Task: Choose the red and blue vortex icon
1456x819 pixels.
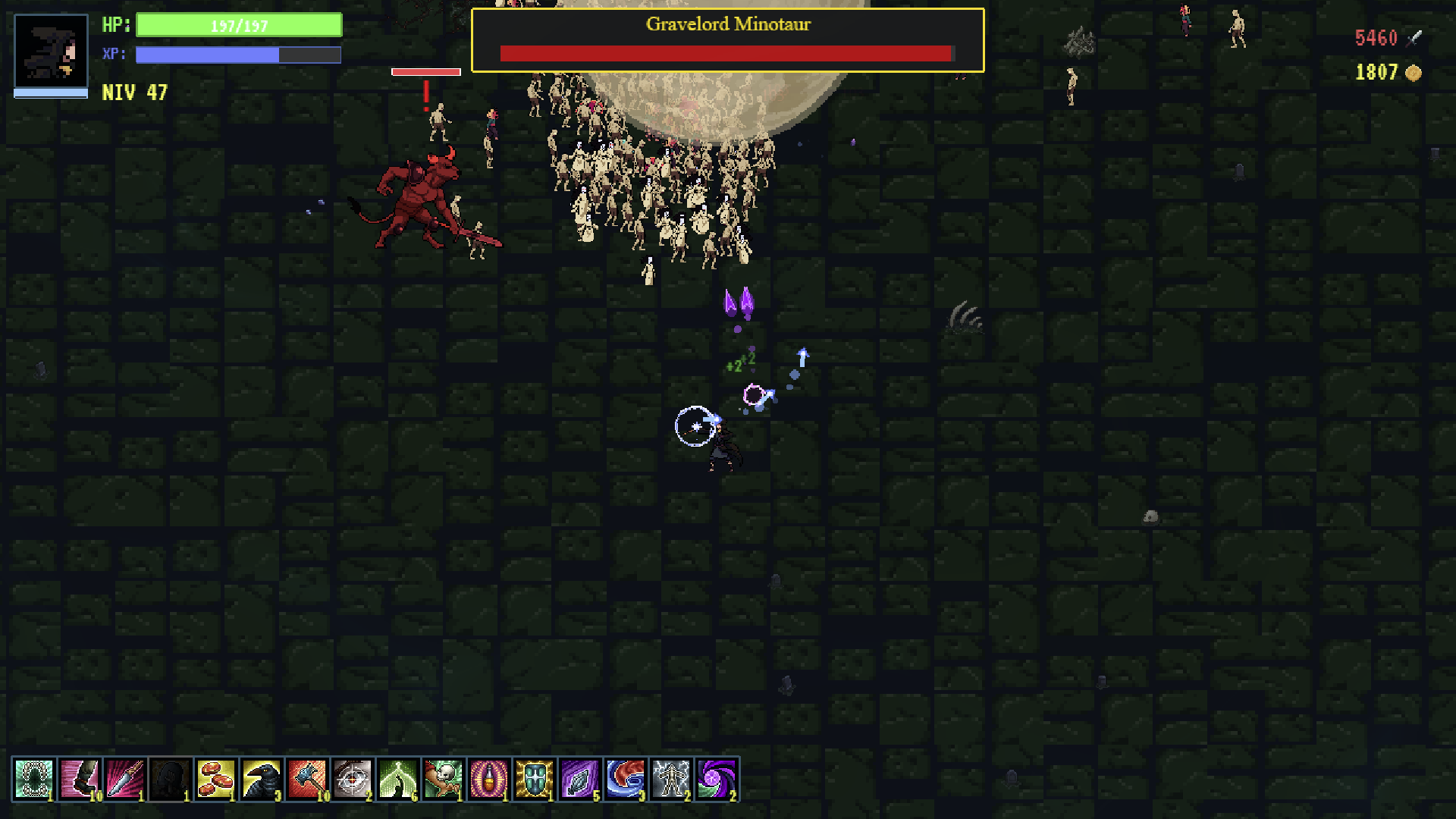Action: pos(626,779)
